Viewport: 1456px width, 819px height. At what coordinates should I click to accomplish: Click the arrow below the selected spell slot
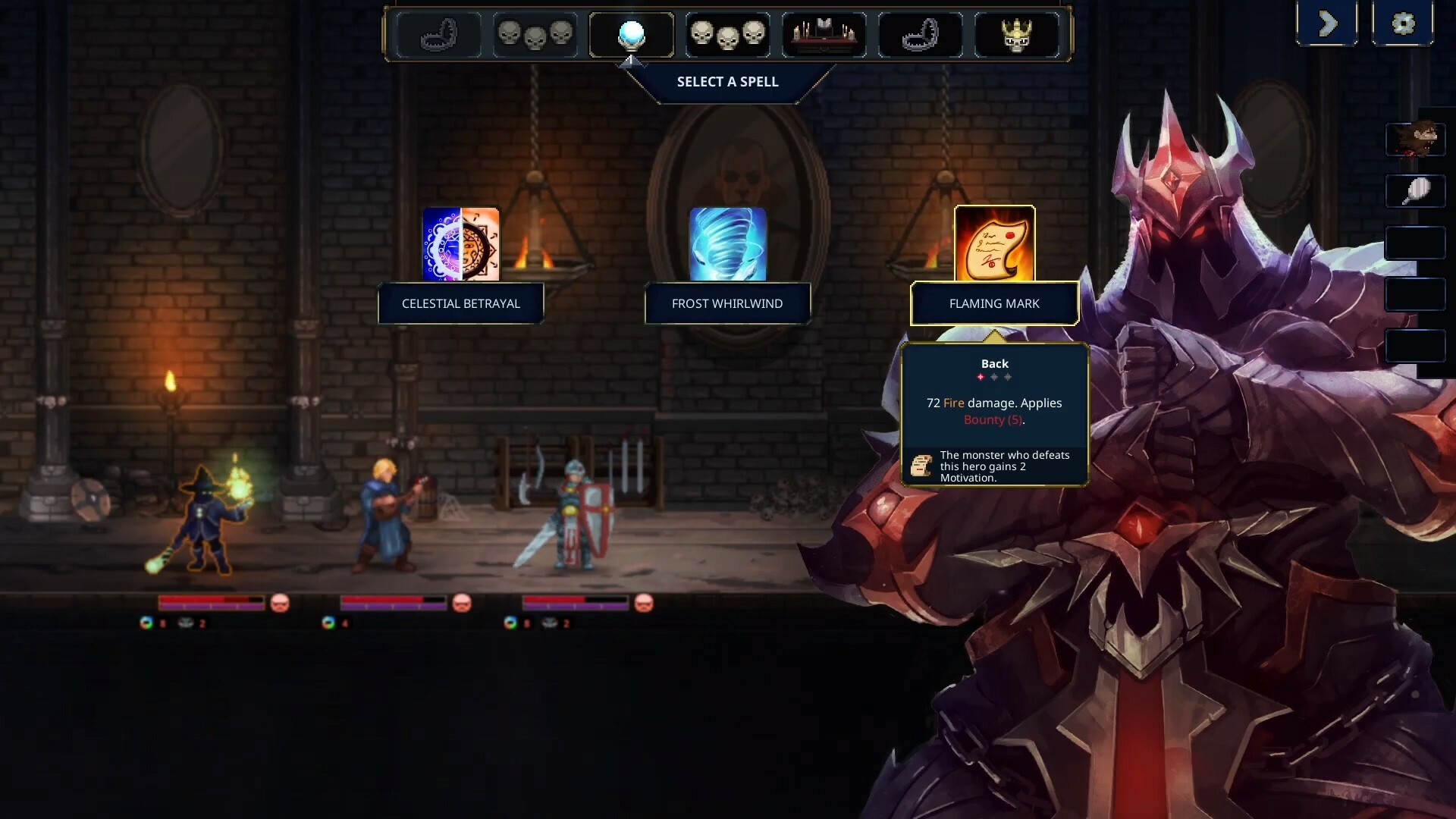pyautogui.click(x=631, y=63)
